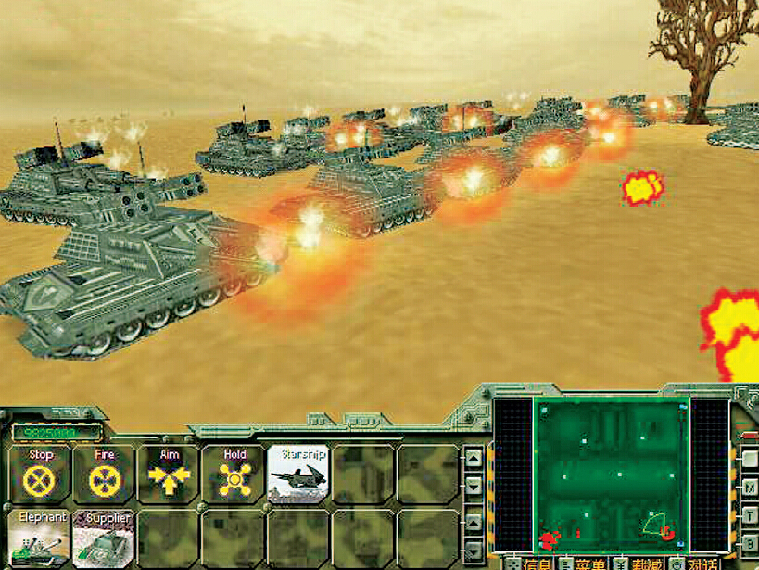Select the Hold position command
Viewport: 759px width, 570px height.
(234, 474)
